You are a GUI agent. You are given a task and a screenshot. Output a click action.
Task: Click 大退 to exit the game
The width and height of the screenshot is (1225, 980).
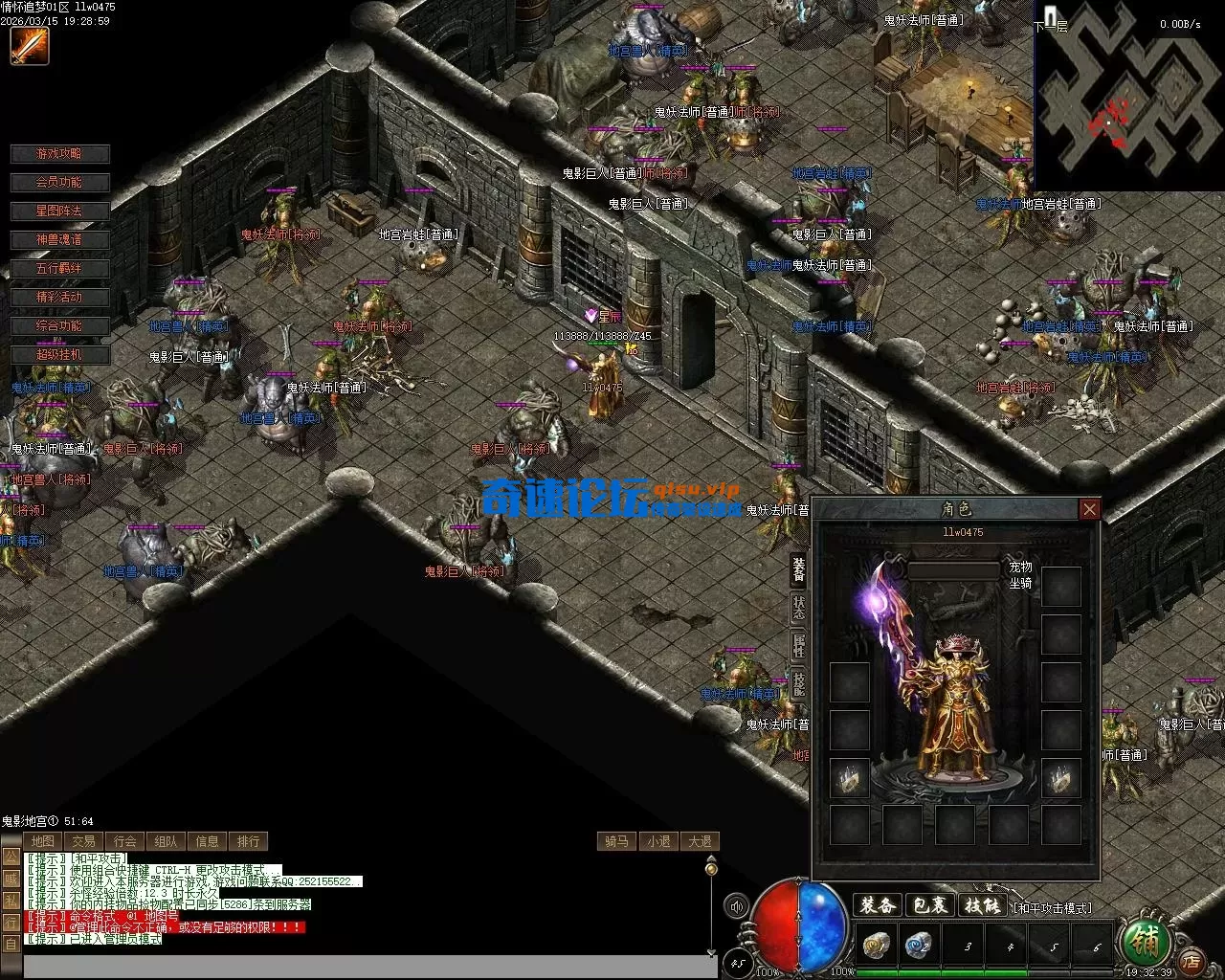(x=700, y=841)
